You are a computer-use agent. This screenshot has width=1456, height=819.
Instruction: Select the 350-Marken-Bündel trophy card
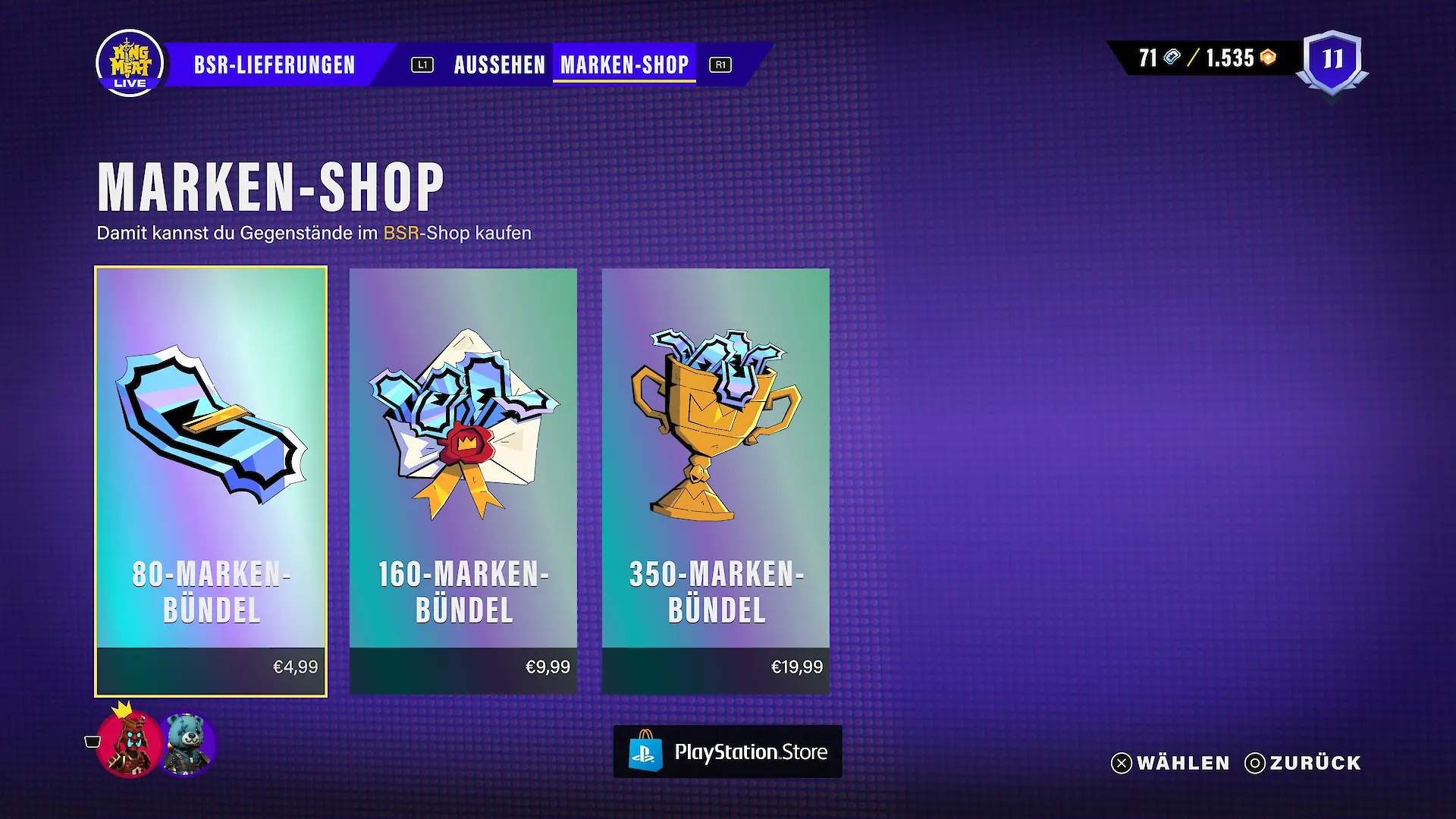point(716,481)
